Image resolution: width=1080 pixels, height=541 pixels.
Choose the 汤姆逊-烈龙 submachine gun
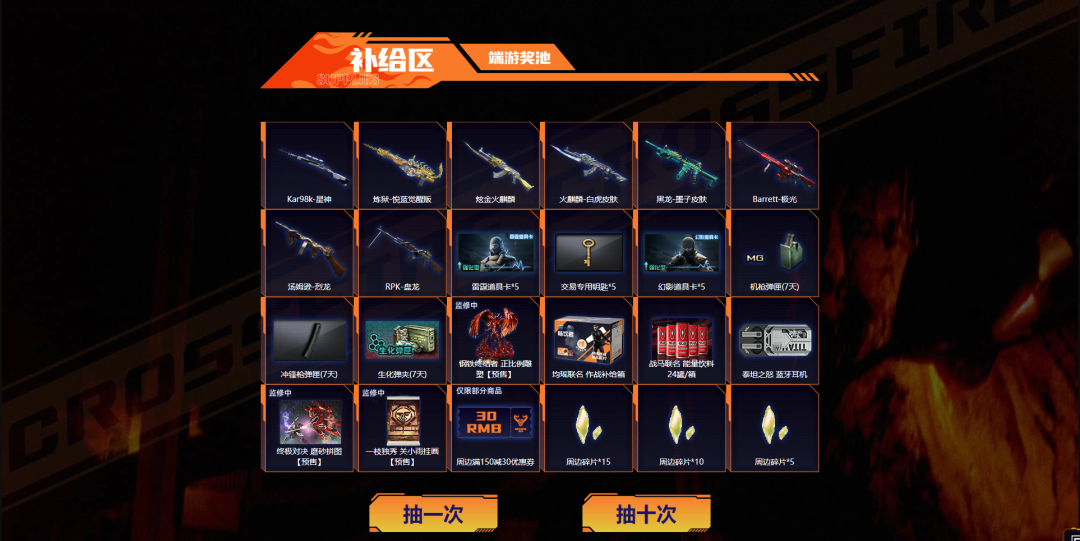[x=308, y=252]
